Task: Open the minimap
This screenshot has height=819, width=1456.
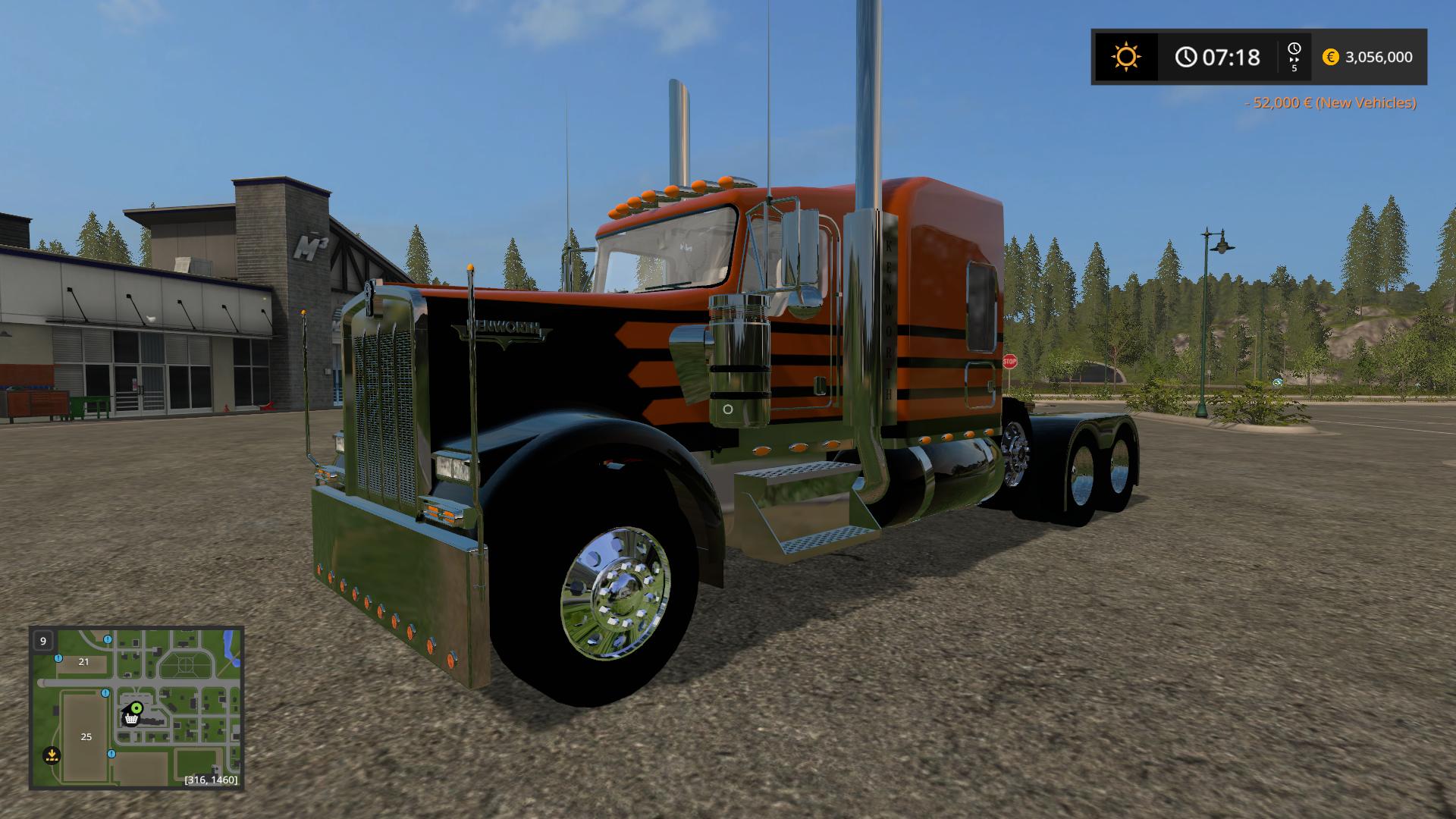Action: pyautogui.click(x=136, y=708)
